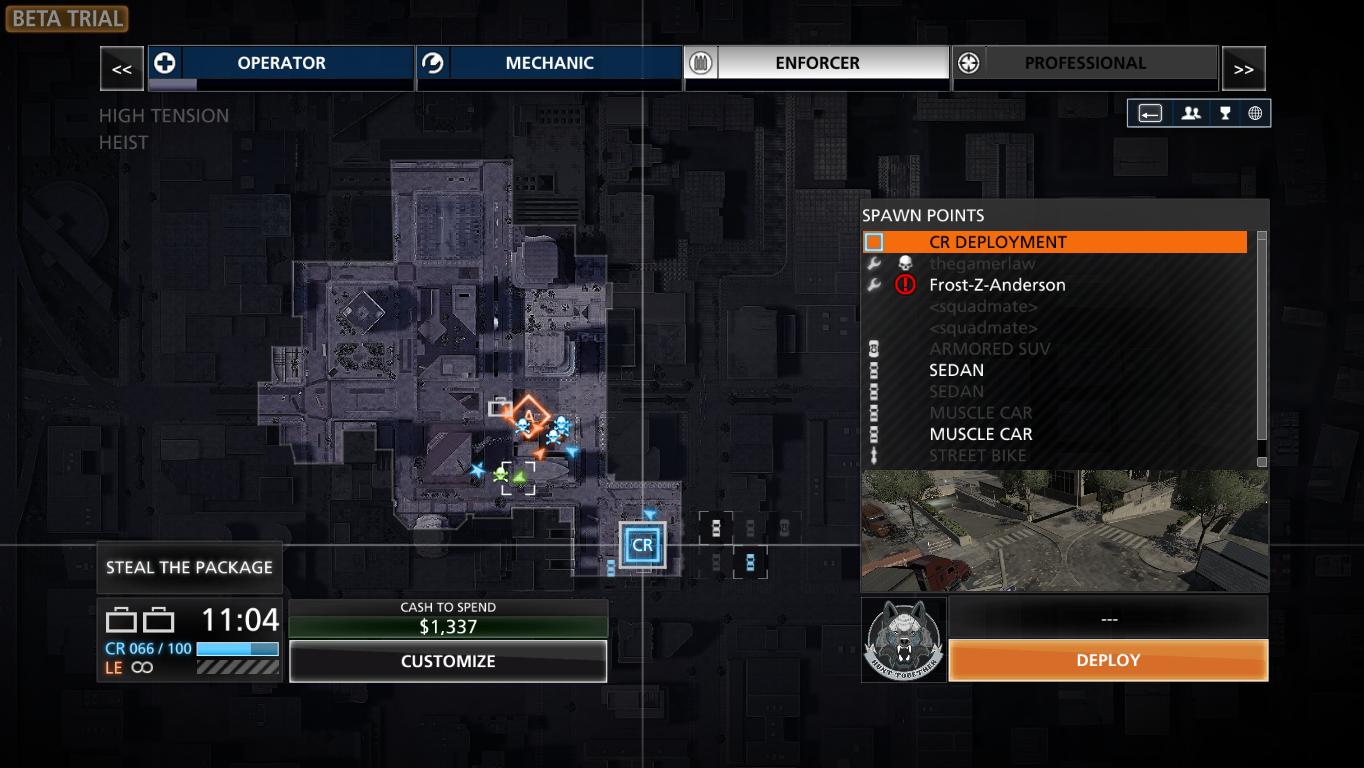Screen dimensions: 1364x768
Task: Open the Customize loadout menu
Action: (x=448, y=661)
